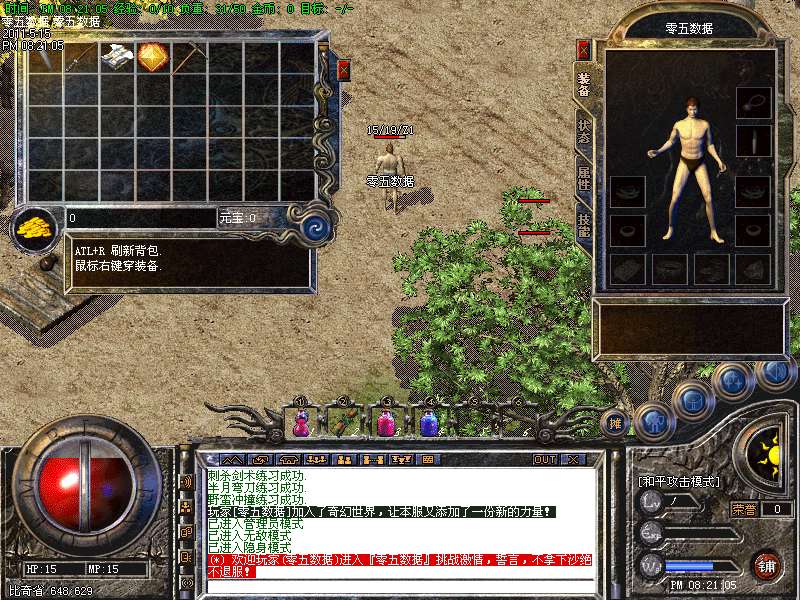800x600 pixels.
Task: Close the inventory bag window
Action: [344, 70]
